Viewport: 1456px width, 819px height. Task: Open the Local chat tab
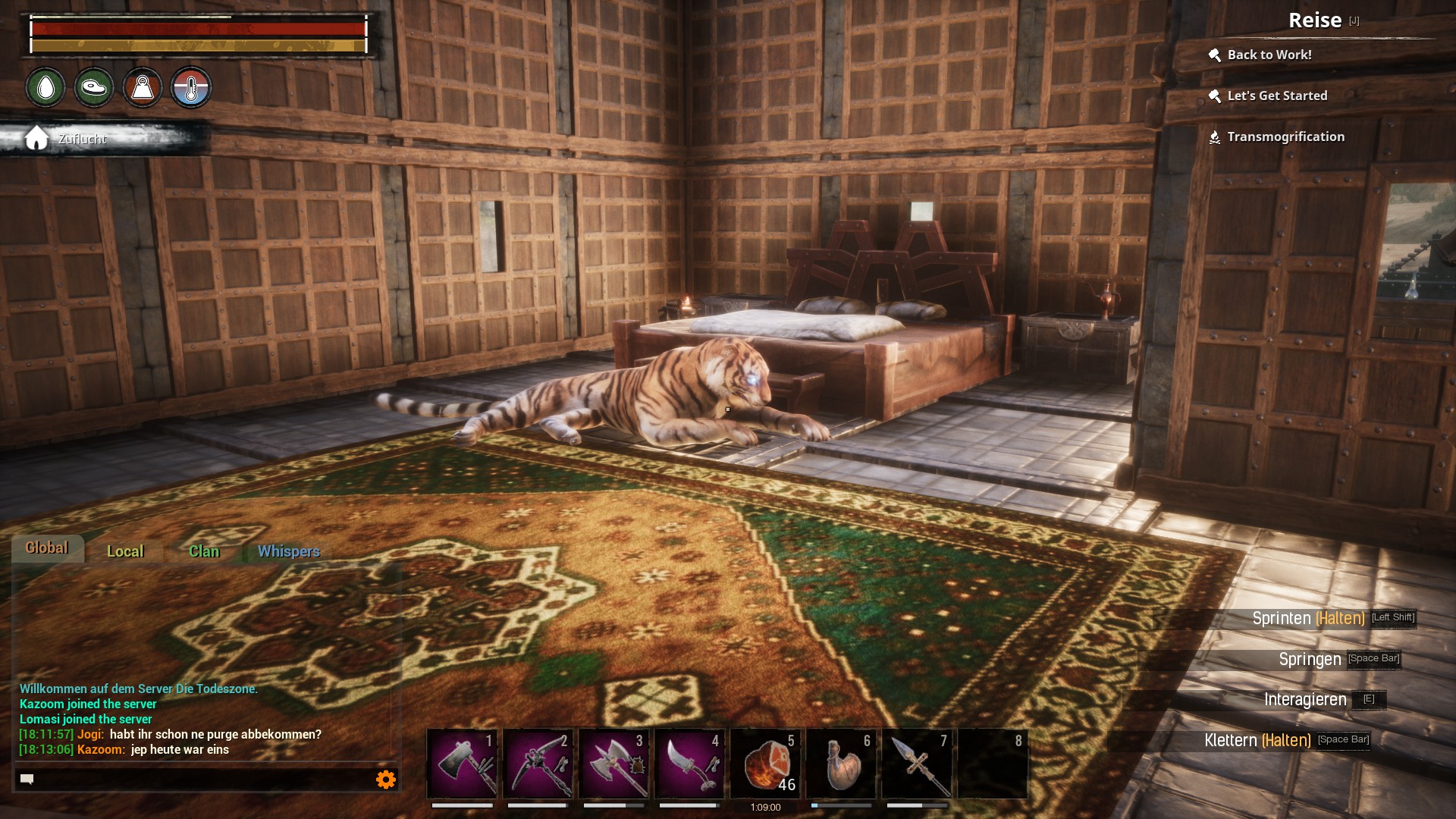(125, 551)
